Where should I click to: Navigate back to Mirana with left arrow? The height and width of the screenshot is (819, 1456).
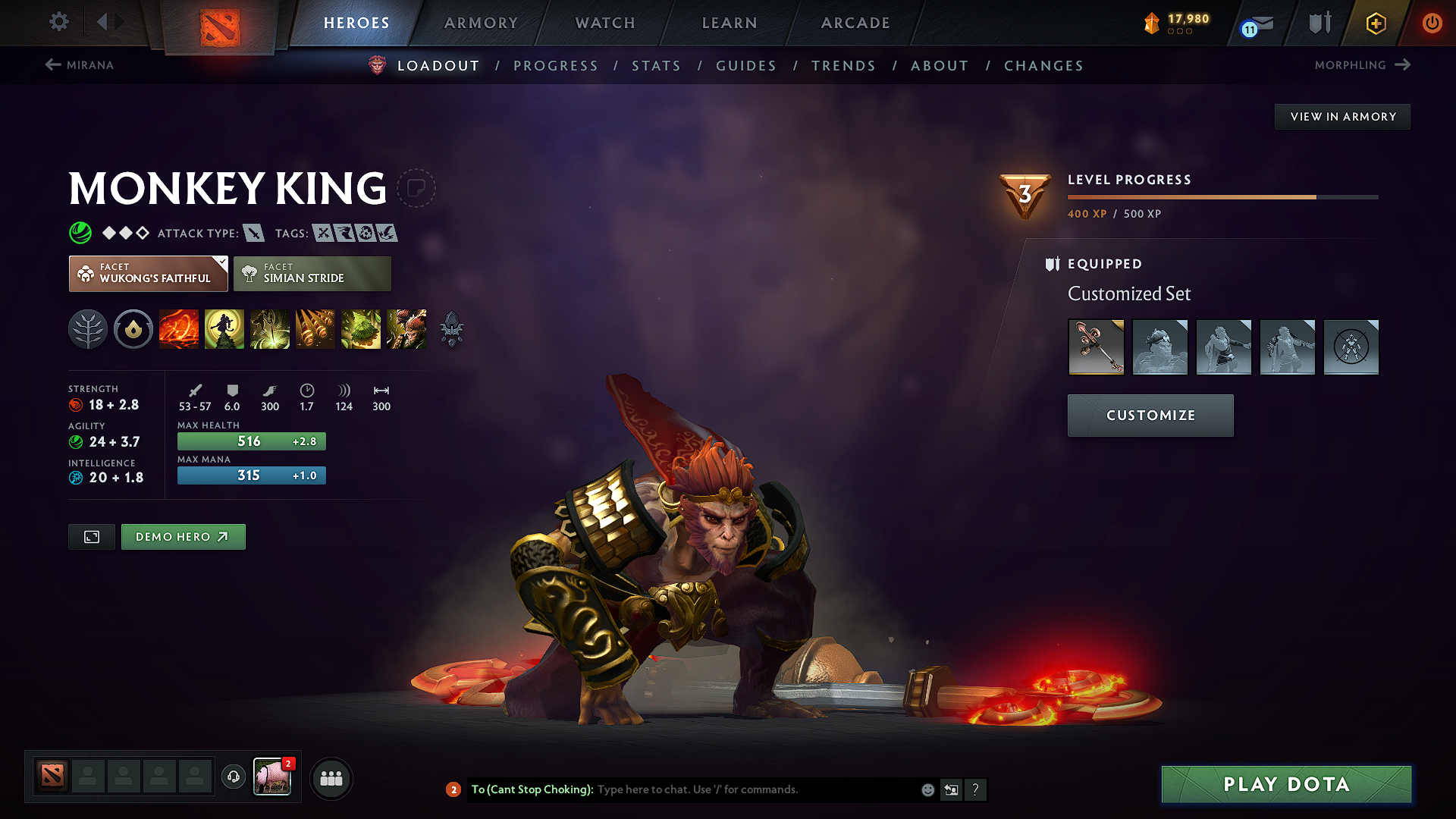pyautogui.click(x=52, y=65)
